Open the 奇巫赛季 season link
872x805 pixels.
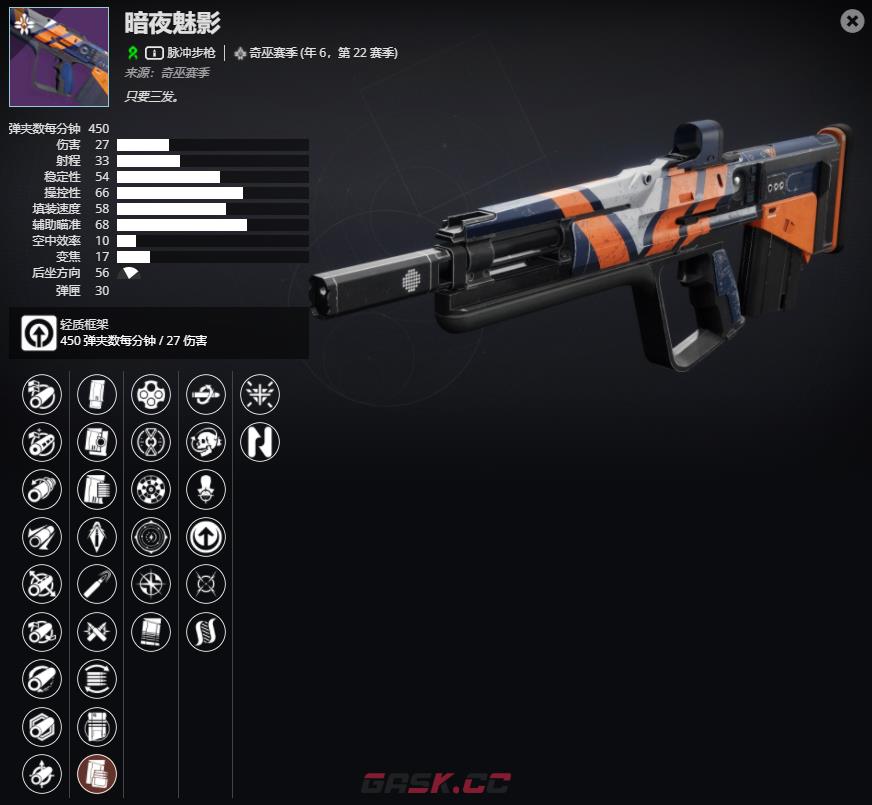click(315, 53)
